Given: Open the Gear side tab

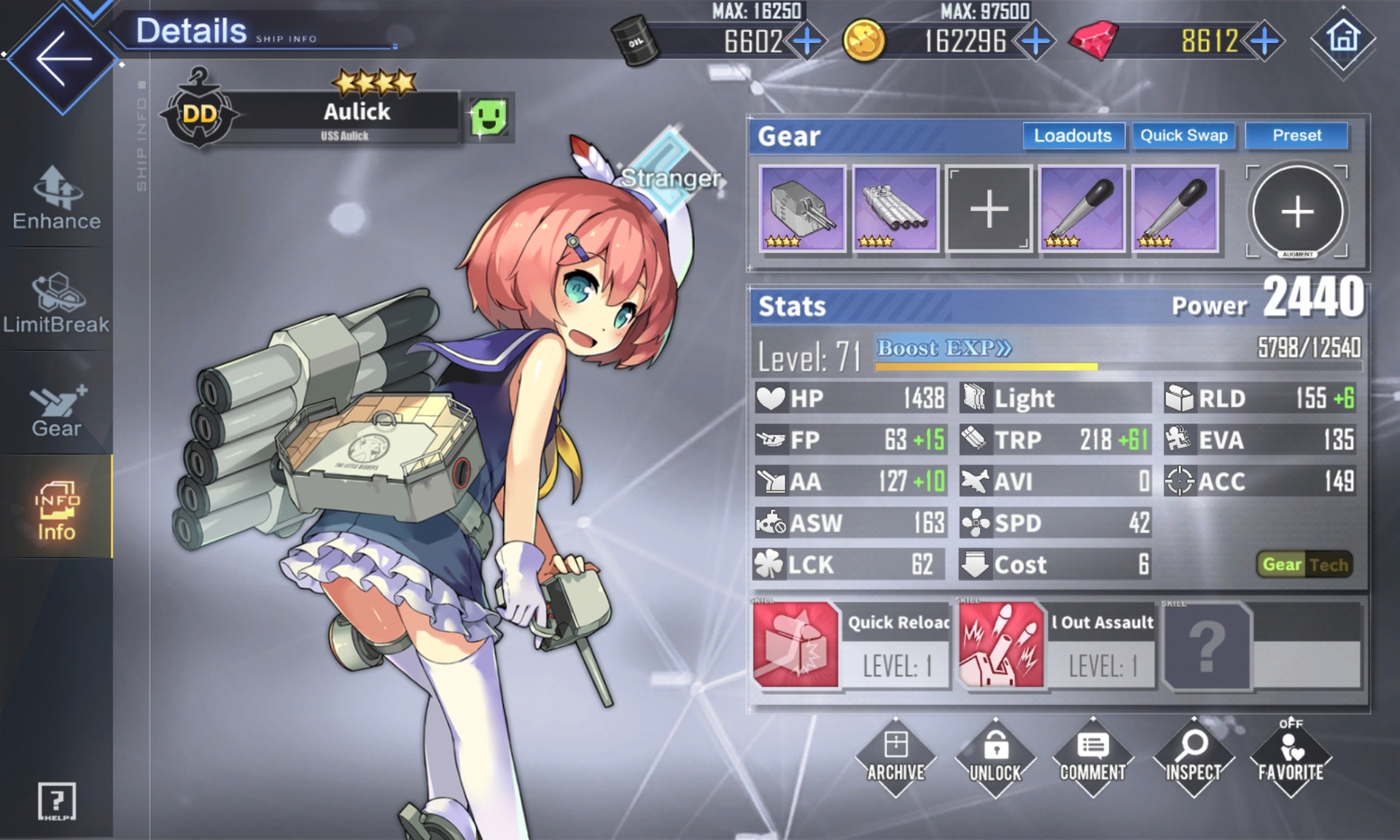Looking at the screenshot, I should tap(56, 410).
